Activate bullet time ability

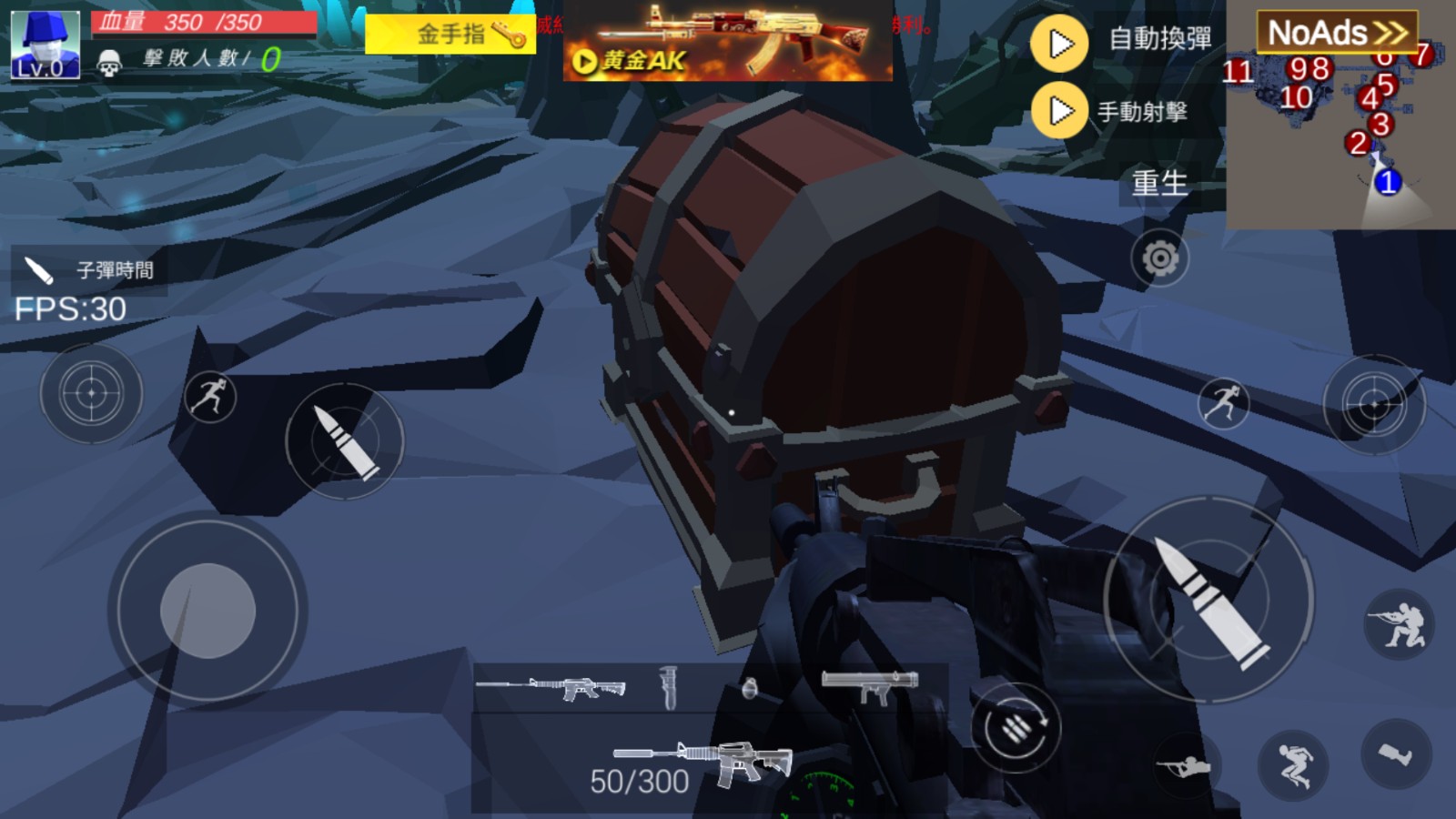(x=89, y=270)
